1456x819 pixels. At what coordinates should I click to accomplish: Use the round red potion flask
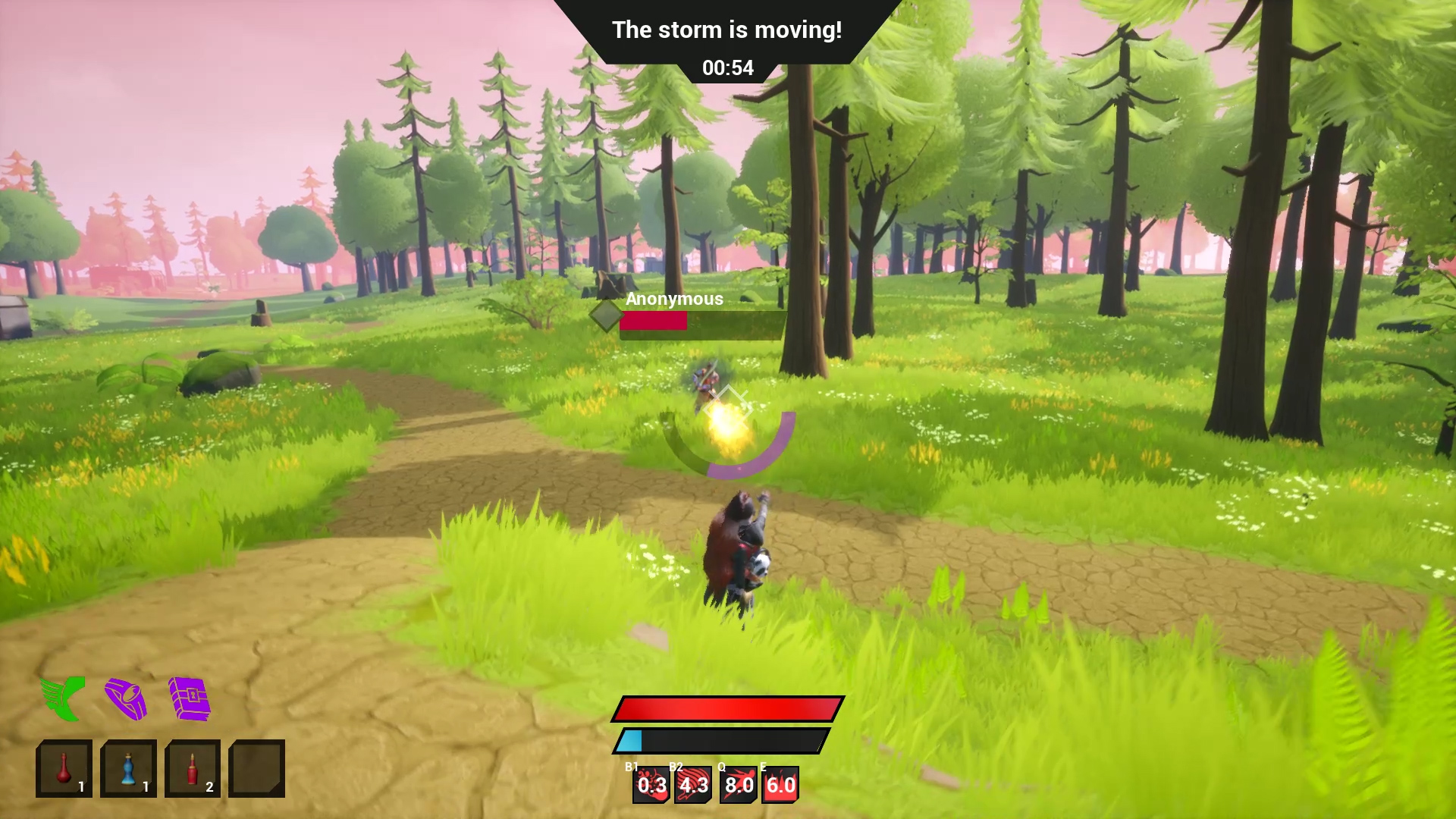64,768
